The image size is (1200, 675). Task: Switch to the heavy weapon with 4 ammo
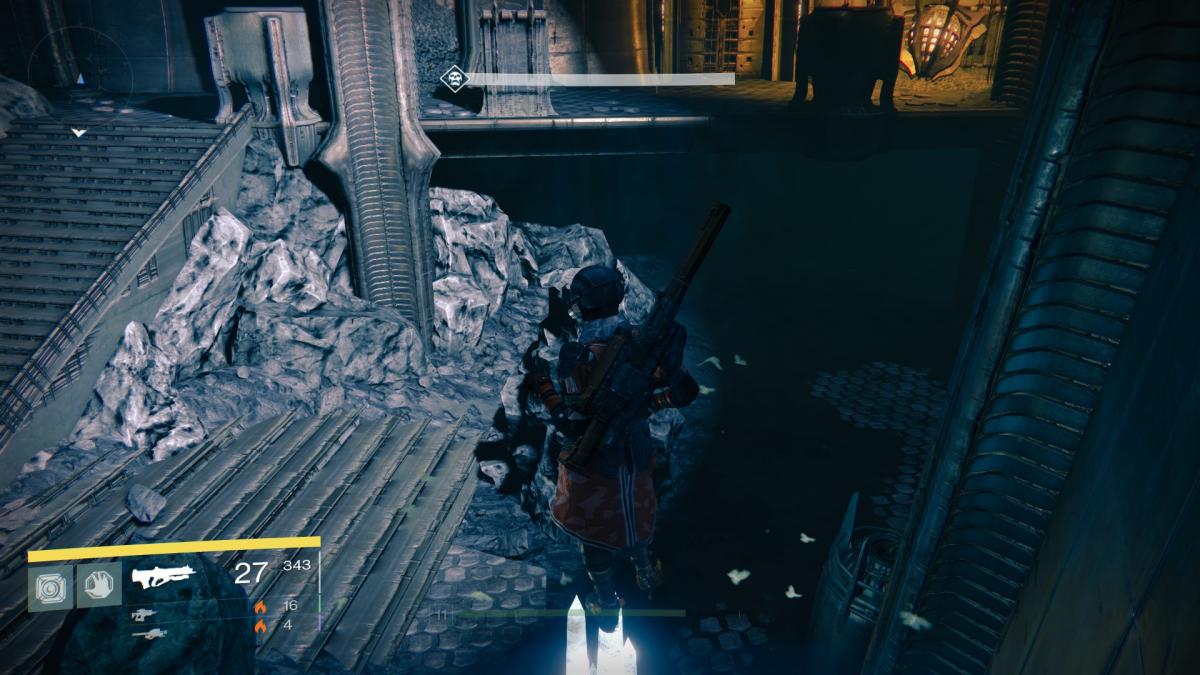[148, 633]
